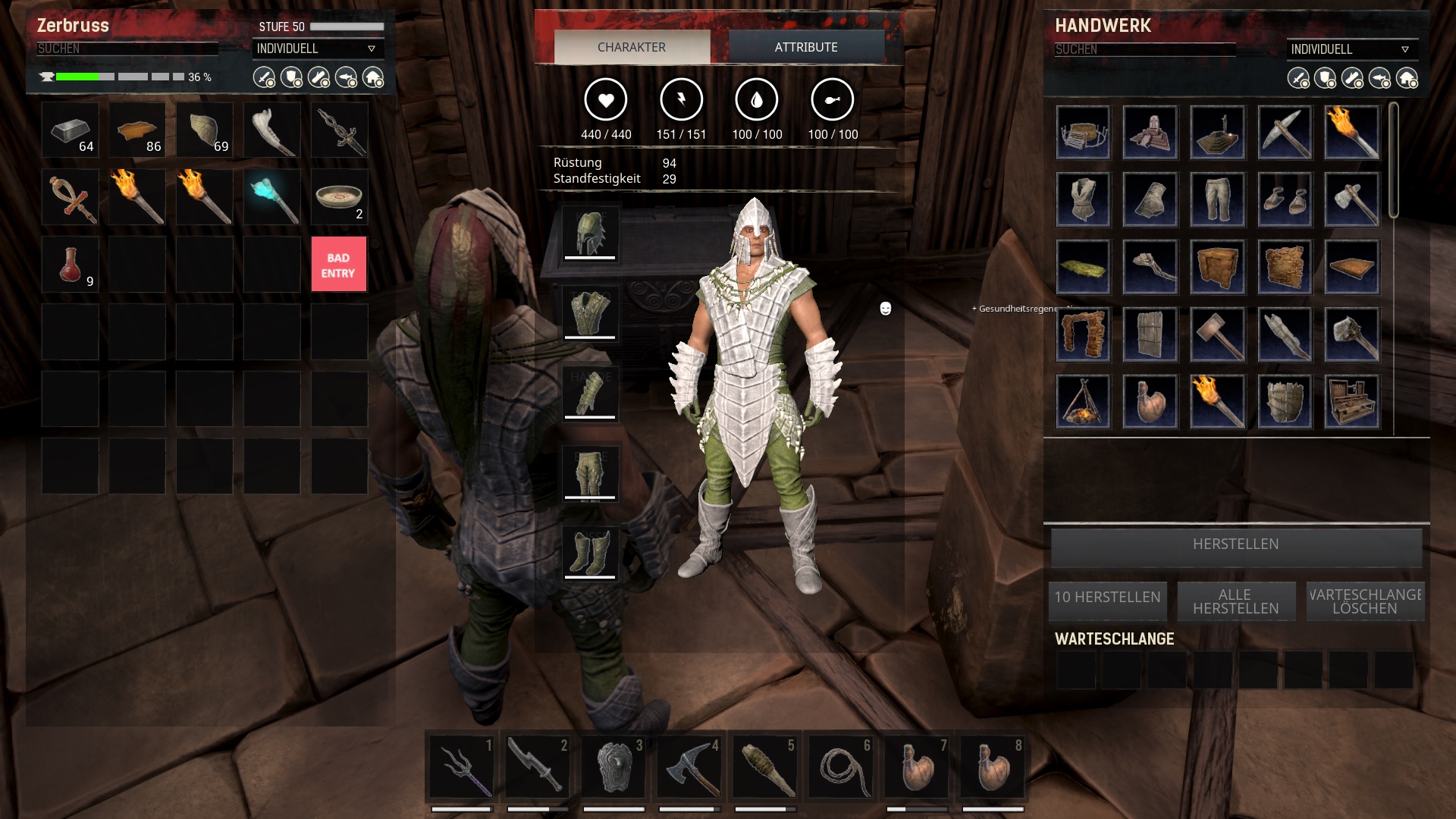Clear queue with Warteschlange Löschen

[x=1364, y=601]
